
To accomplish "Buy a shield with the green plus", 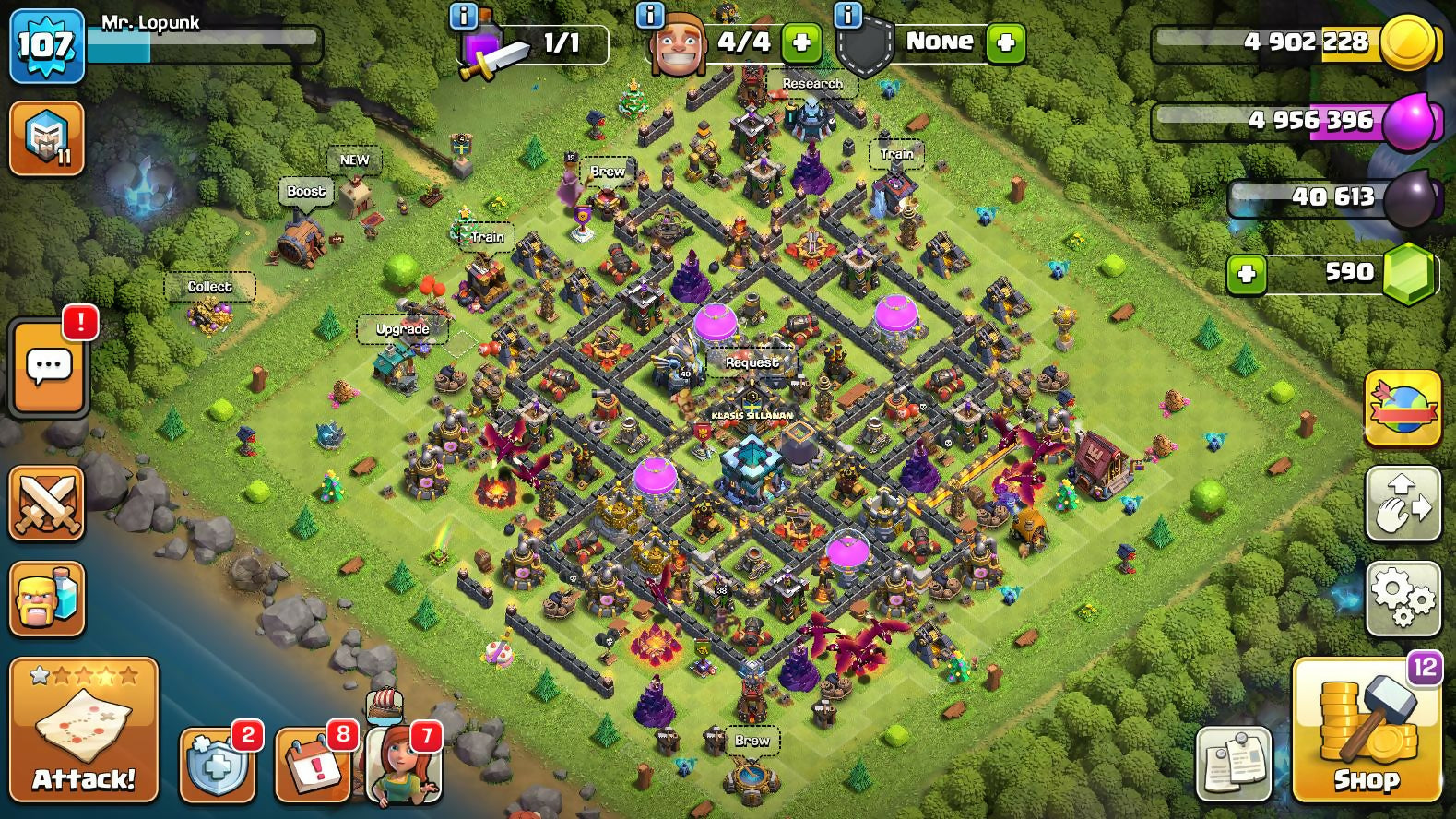I will pos(1005,42).
